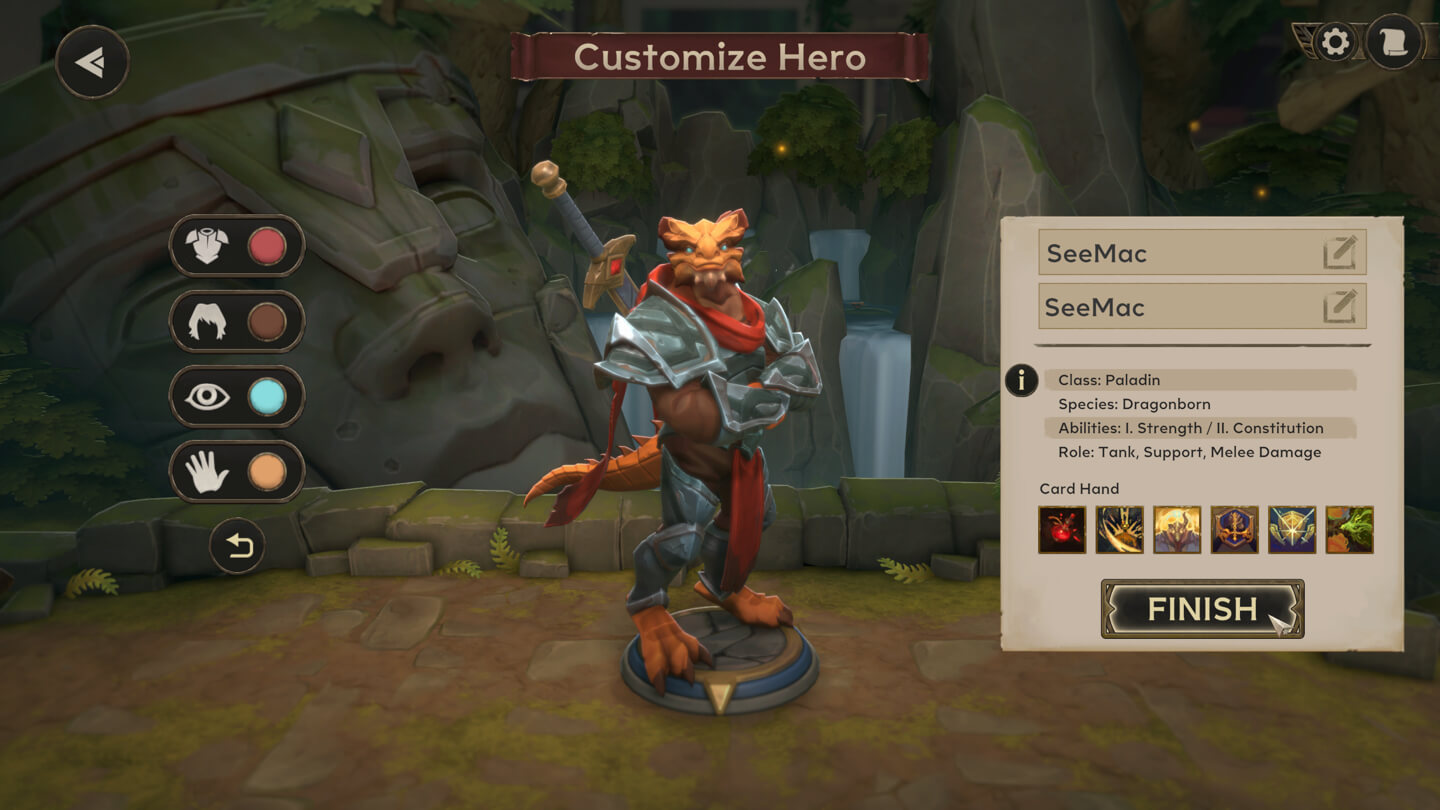Pick the blue hexagon emblem card

pyautogui.click(x=1235, y=530)
